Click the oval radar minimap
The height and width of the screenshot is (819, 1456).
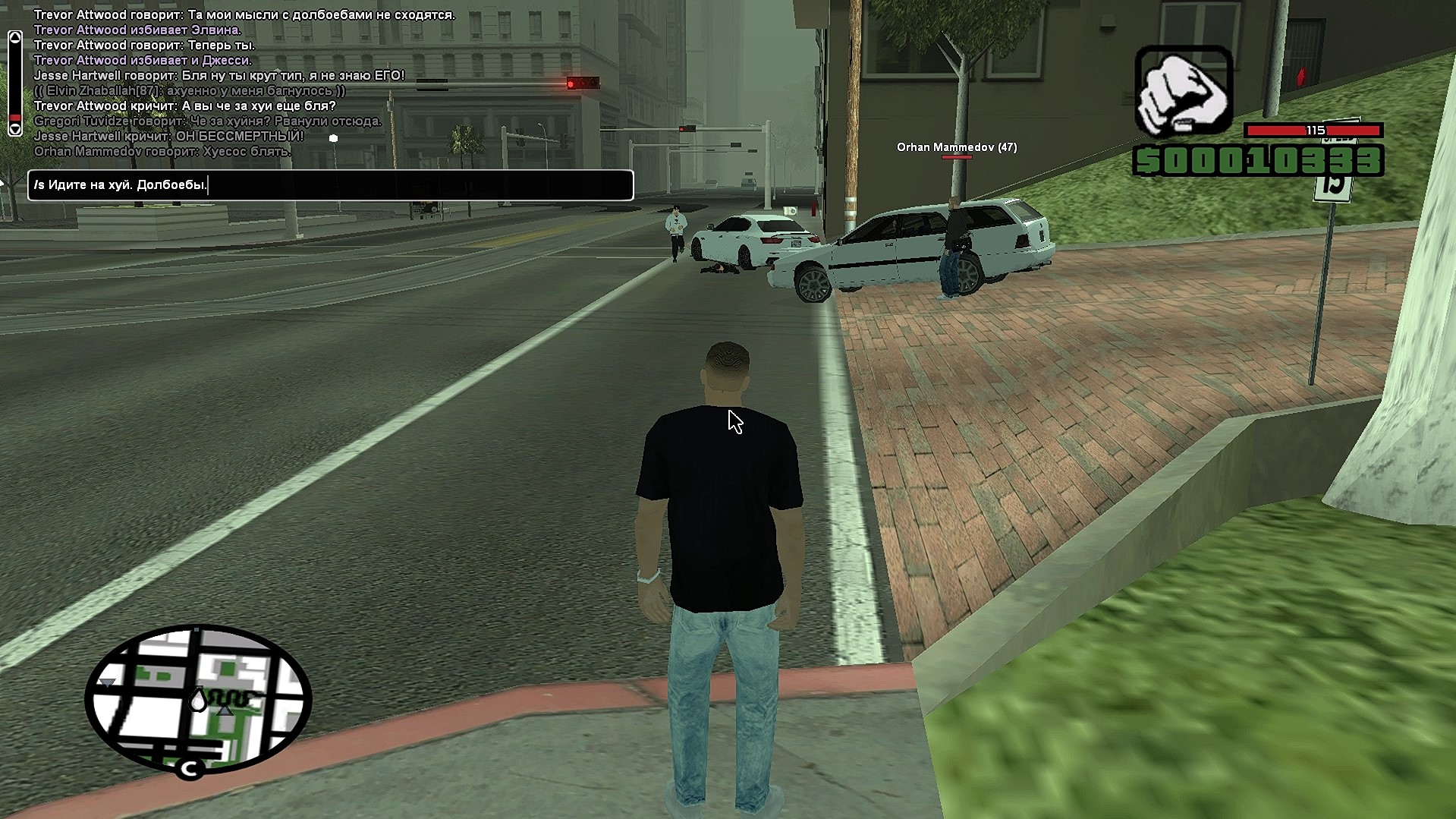pos(197,699)
